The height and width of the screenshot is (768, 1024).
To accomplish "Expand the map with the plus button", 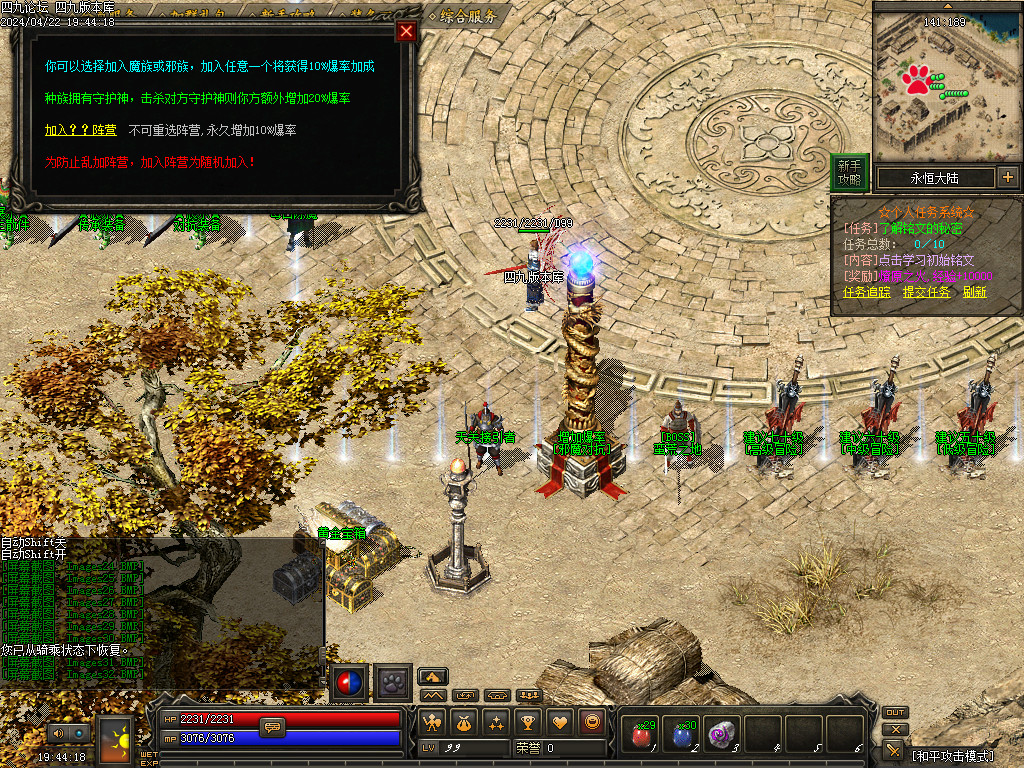I will [1007, 178].
